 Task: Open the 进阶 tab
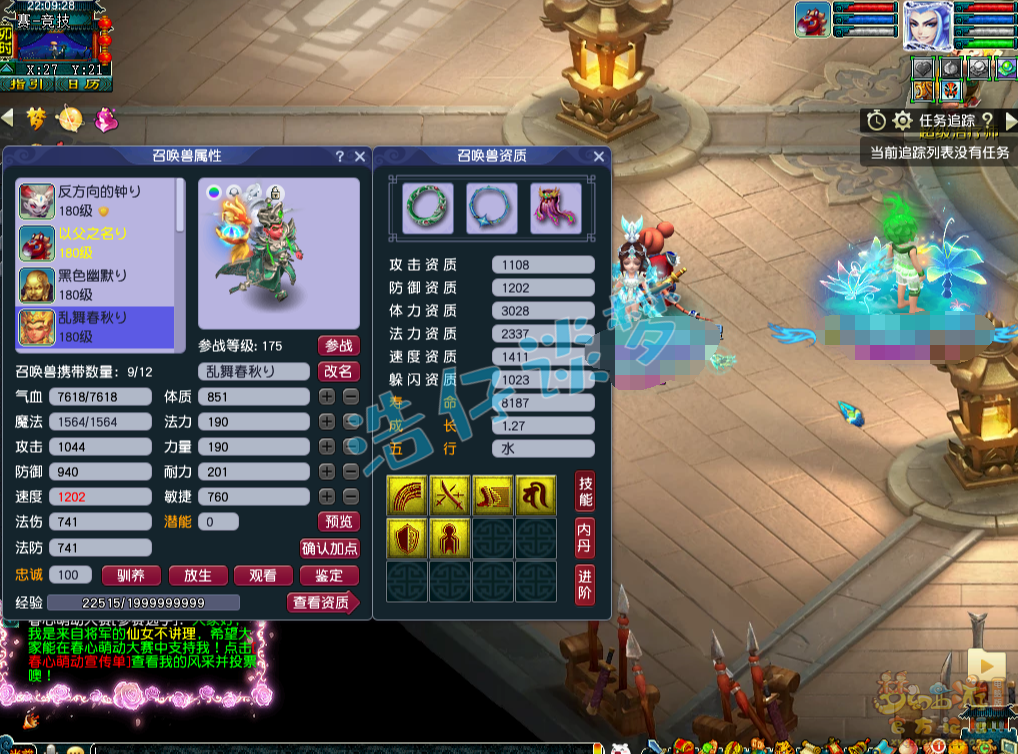585,585
